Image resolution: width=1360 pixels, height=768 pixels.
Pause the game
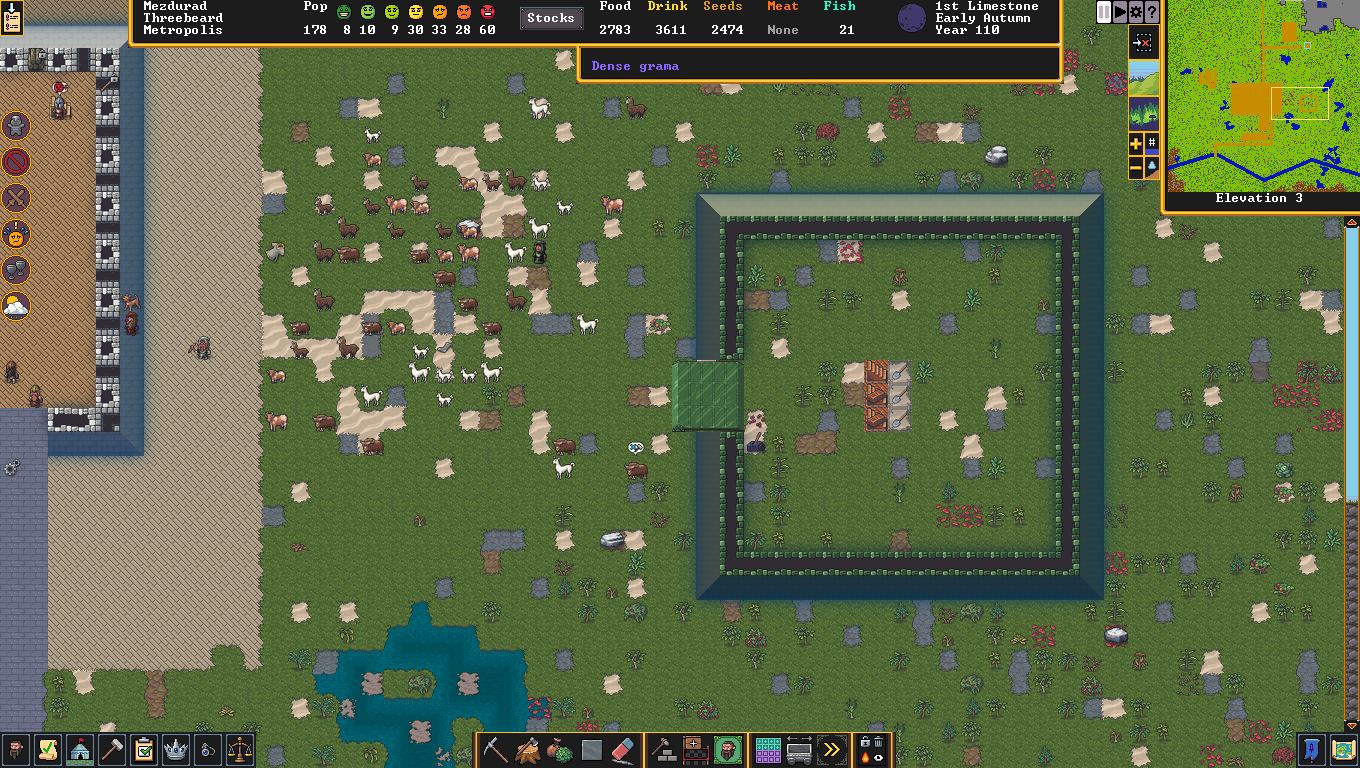coord(1104,12)
